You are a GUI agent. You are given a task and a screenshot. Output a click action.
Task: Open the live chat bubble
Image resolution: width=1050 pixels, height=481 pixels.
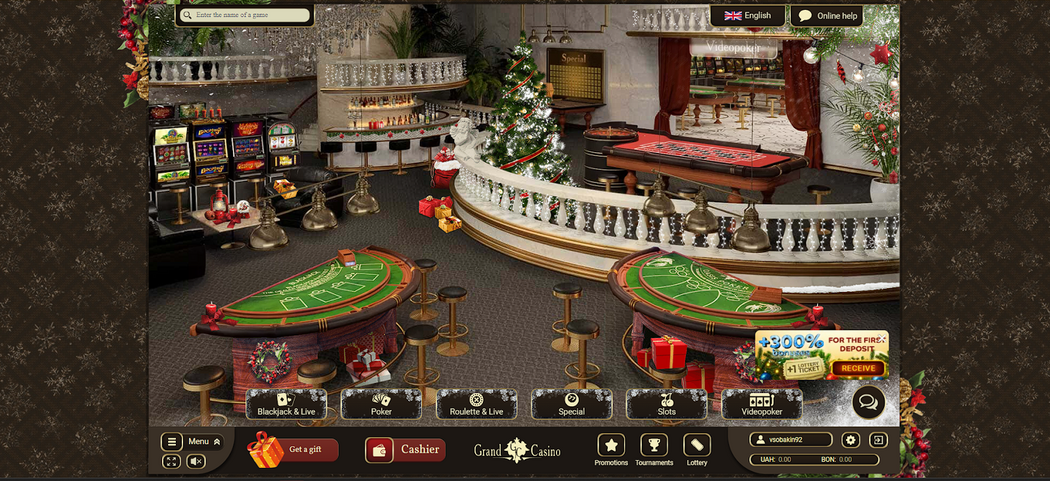click(x=868, y=402)
